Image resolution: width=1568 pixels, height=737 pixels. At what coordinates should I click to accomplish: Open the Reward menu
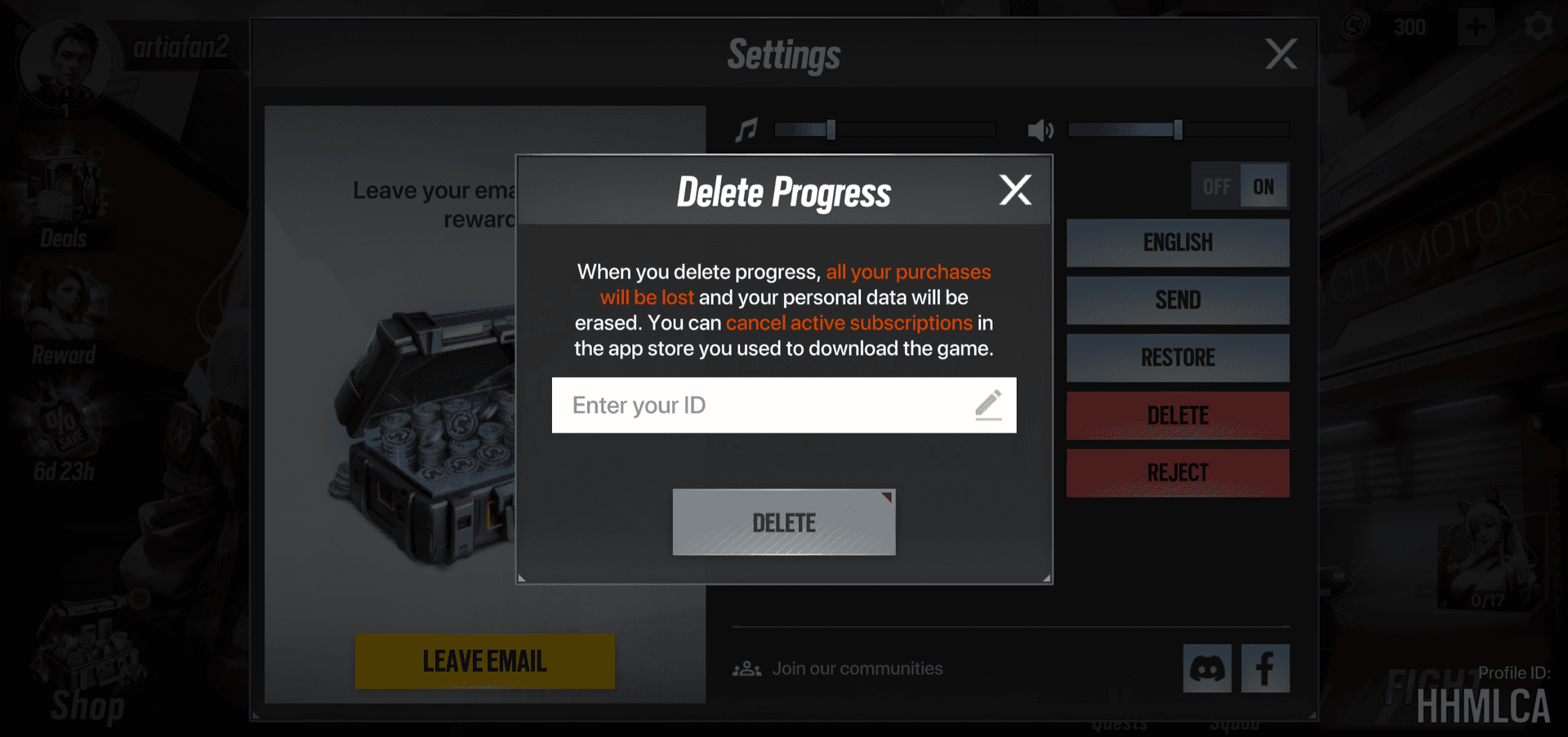pos(64,318)
